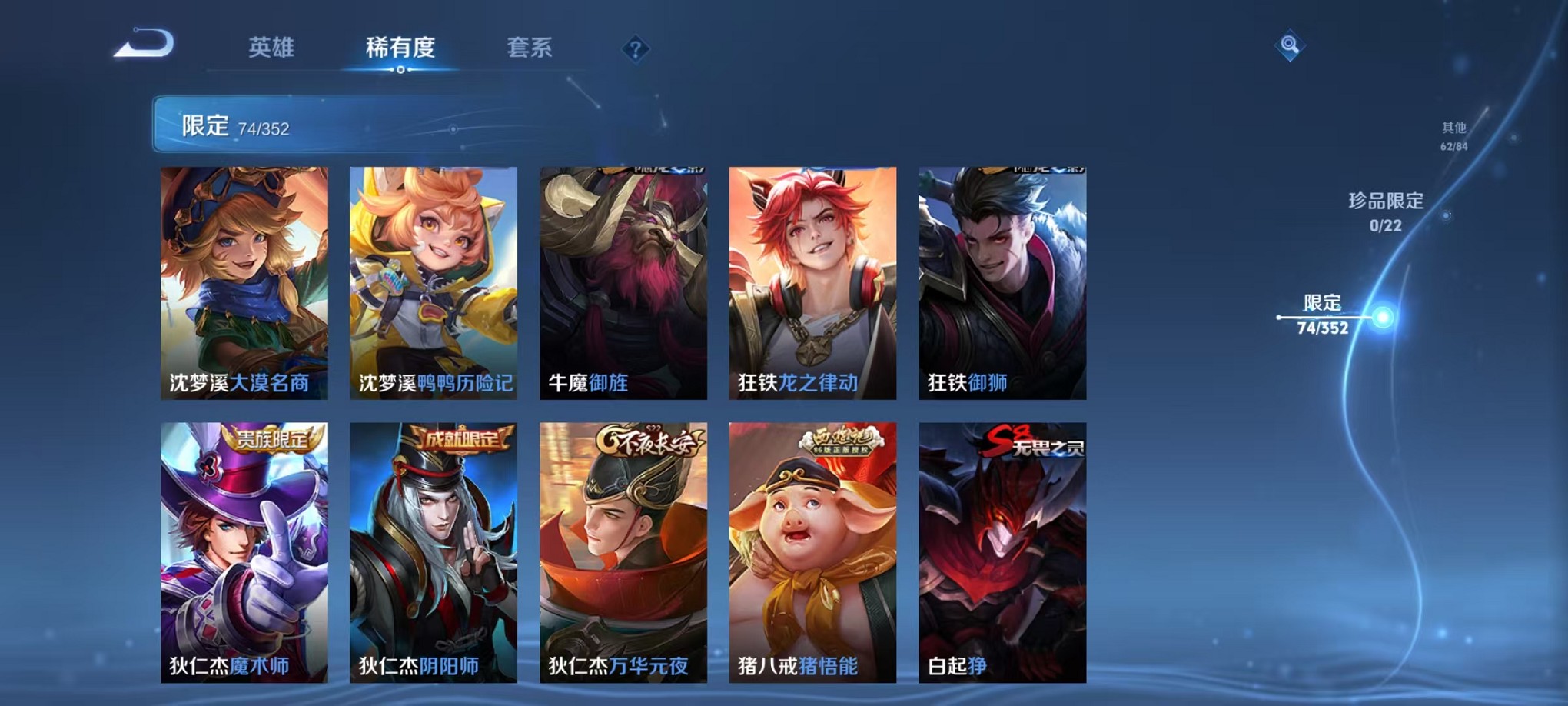Select the 稀有度 tab
The height and width of the screenshot is (706, 1568).
click(x=400, y=46)
